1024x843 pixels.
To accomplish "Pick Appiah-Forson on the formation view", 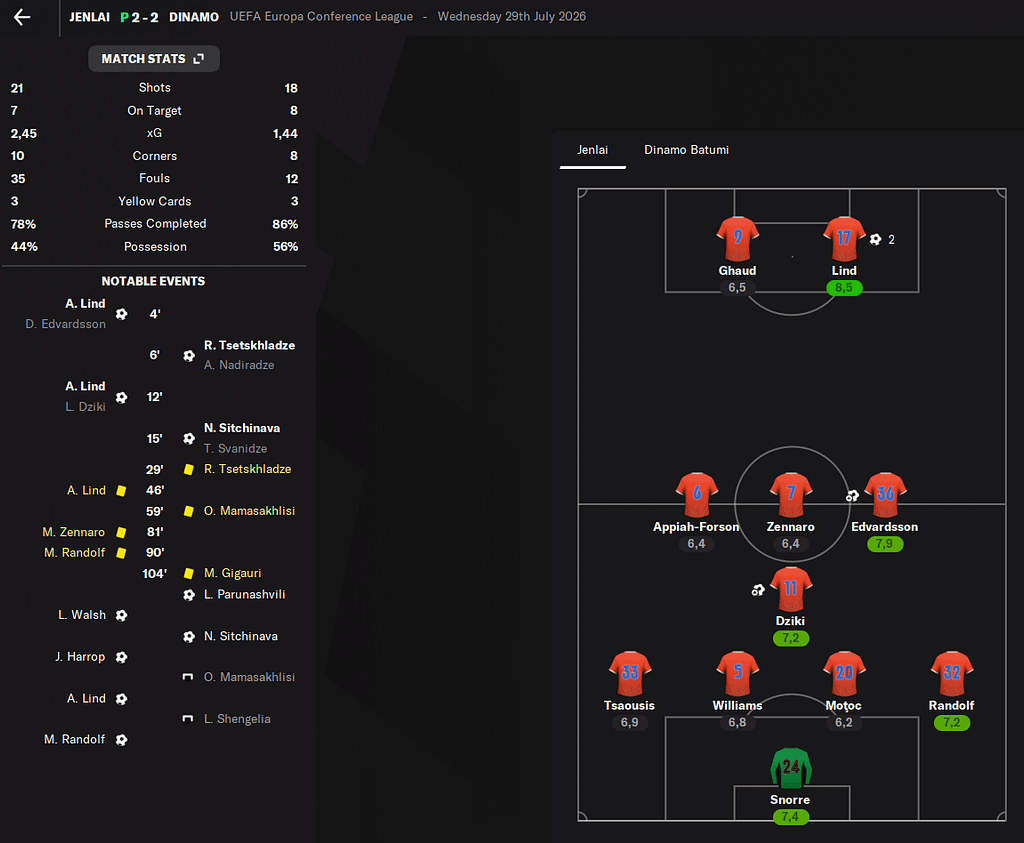I will coord(697,495).
